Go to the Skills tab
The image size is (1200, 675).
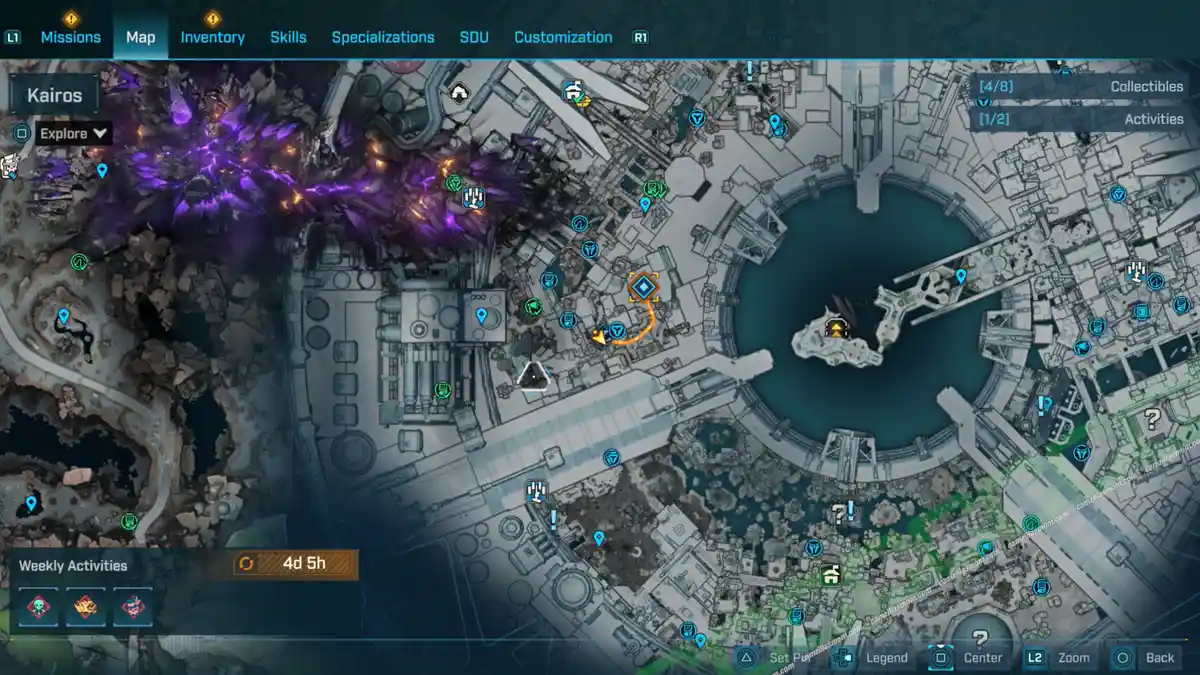point(288,37)
